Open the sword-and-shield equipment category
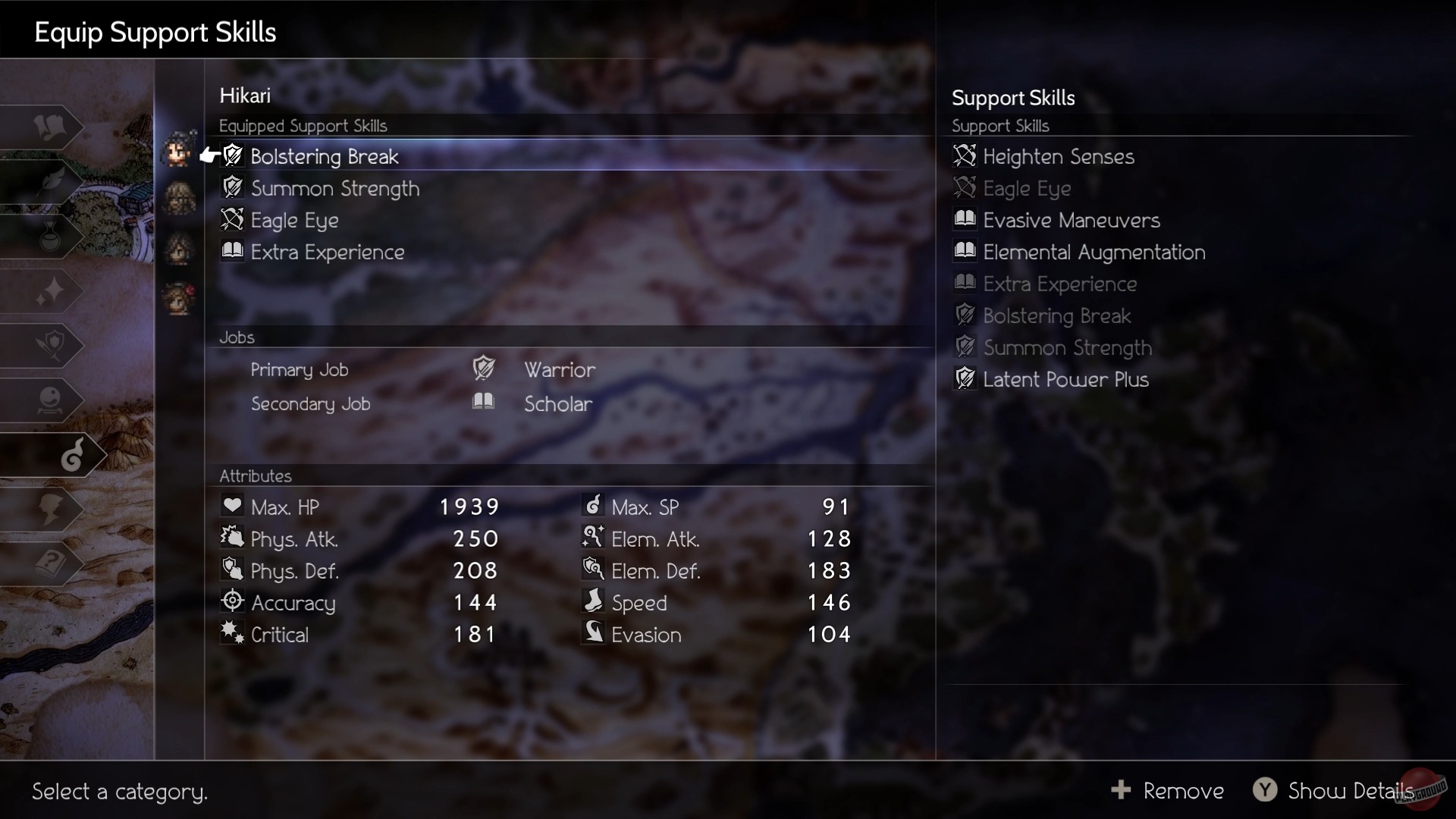 (x=49, y=346)
